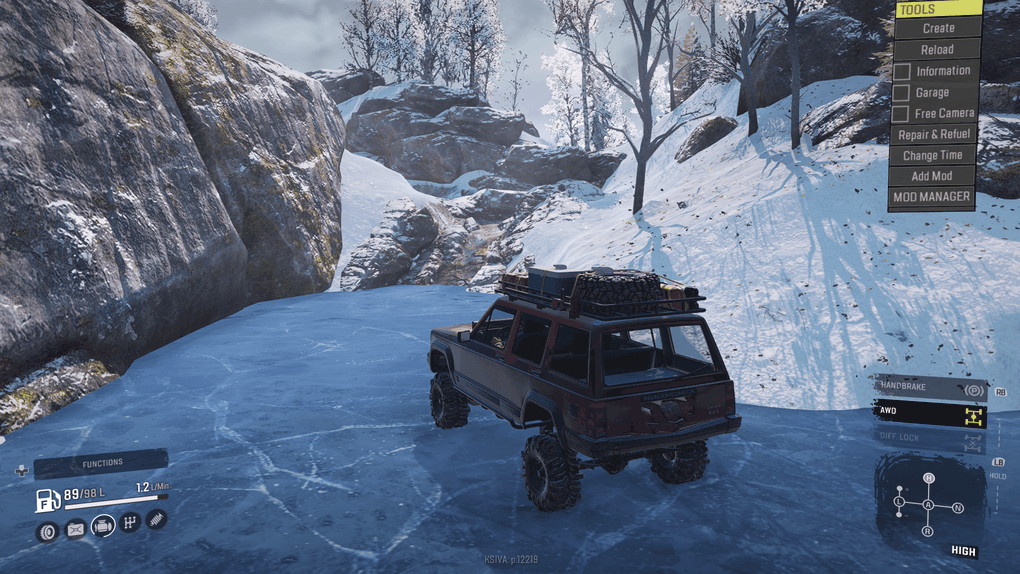Click the fuel tank damage icon
1020x574 pixels.
tap(75, 530)
